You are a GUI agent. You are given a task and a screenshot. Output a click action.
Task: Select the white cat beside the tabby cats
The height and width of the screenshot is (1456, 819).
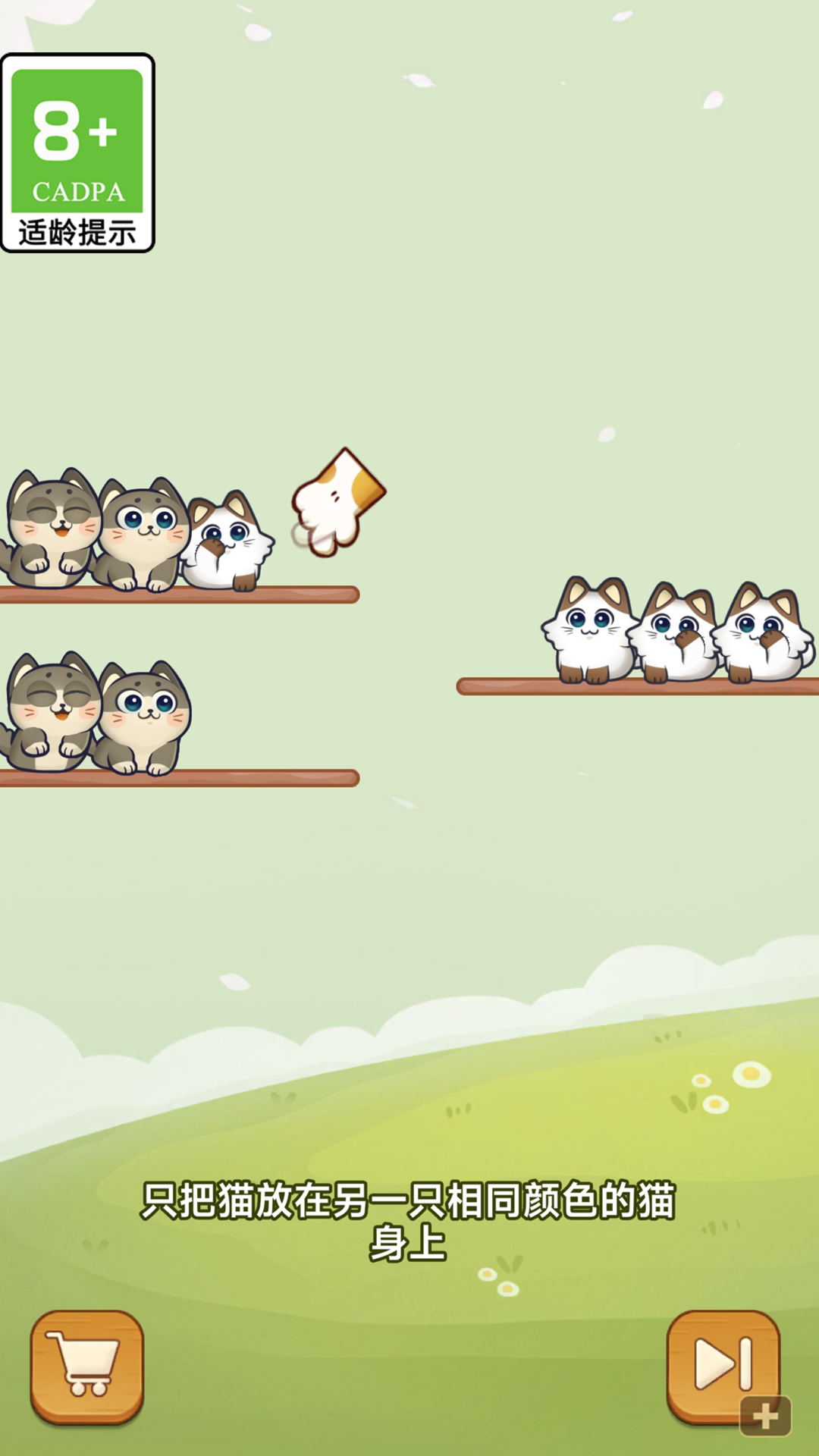click(227, 544)
